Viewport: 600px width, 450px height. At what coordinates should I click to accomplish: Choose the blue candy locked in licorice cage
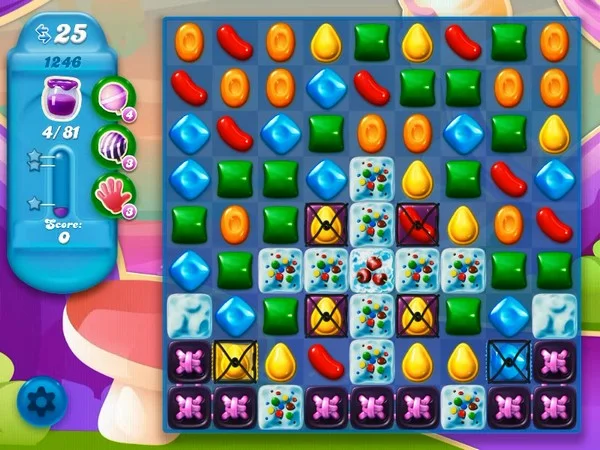point(508,358)
